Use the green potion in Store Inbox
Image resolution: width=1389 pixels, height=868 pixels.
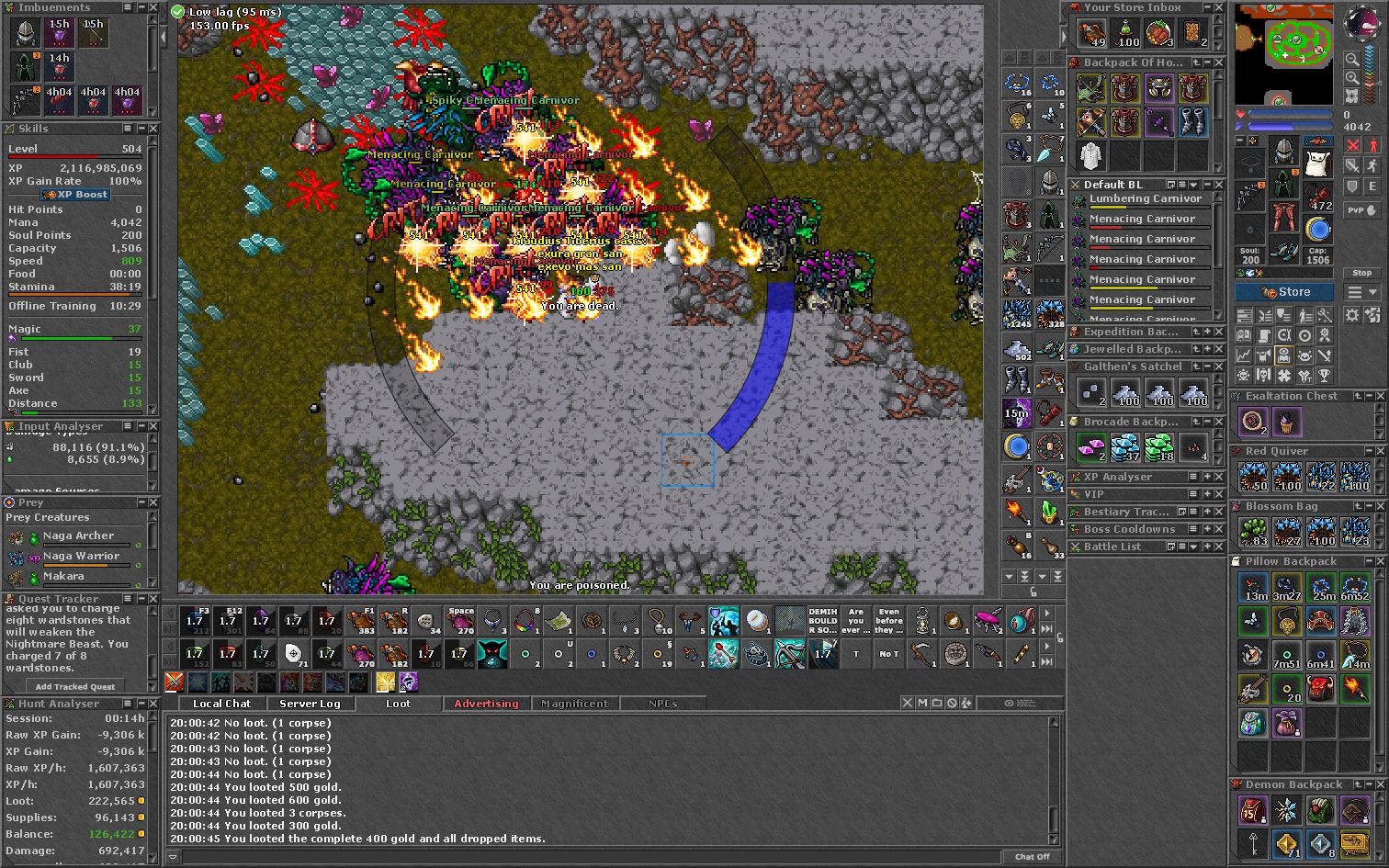point(1124,34)
